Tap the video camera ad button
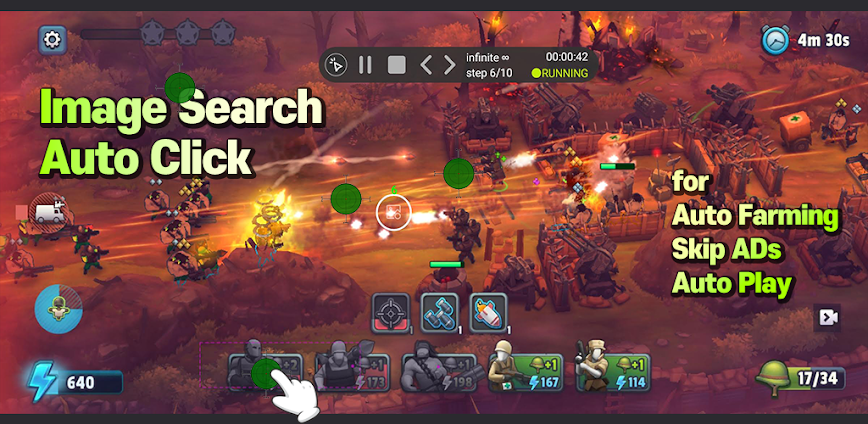868x424 pixels. [x=827, y=317]
